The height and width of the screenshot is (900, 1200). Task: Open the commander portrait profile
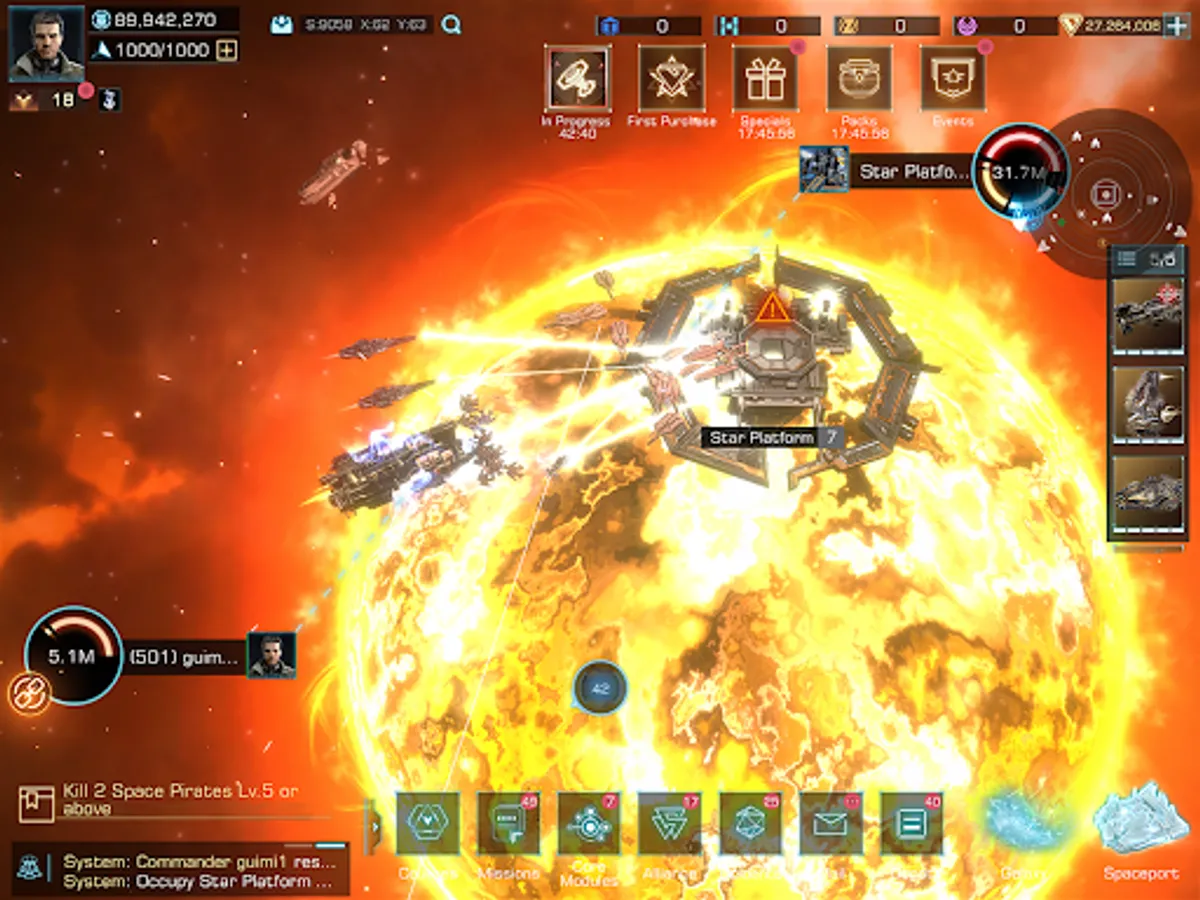coord(46,45)
